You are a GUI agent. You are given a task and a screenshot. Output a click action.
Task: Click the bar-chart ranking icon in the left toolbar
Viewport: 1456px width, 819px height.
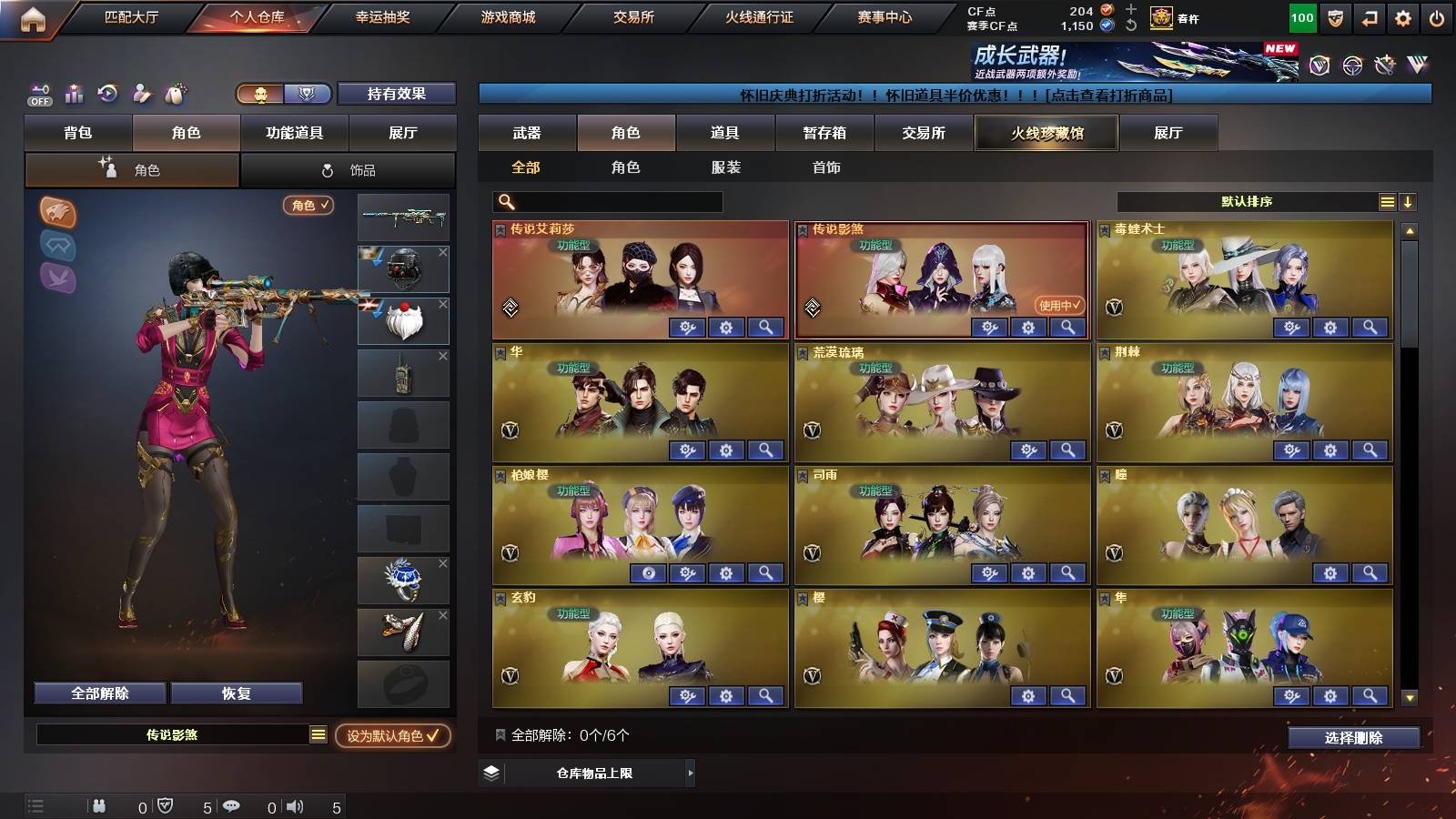tap(72, 92)
